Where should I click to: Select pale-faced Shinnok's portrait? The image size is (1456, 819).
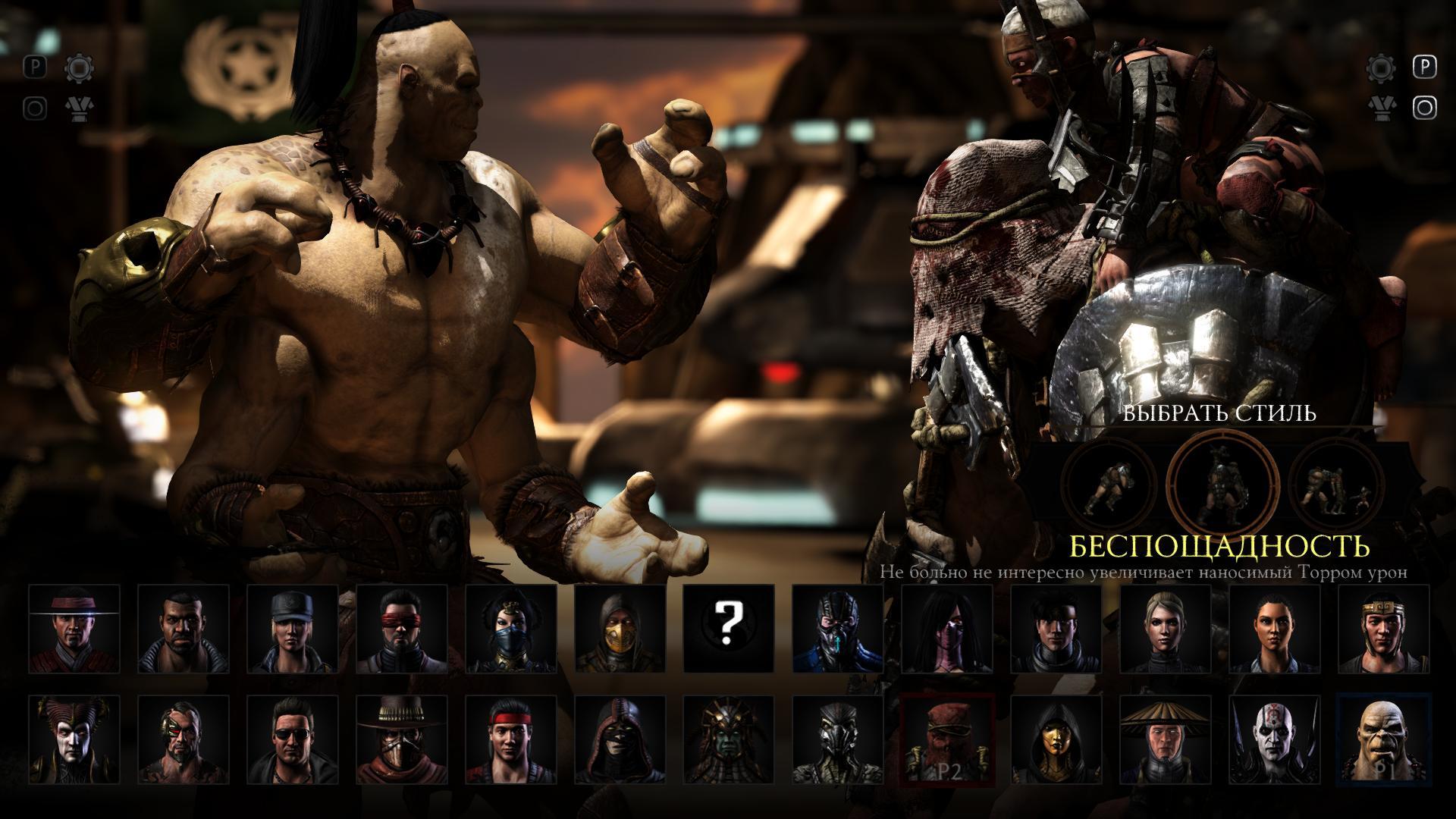74,739
